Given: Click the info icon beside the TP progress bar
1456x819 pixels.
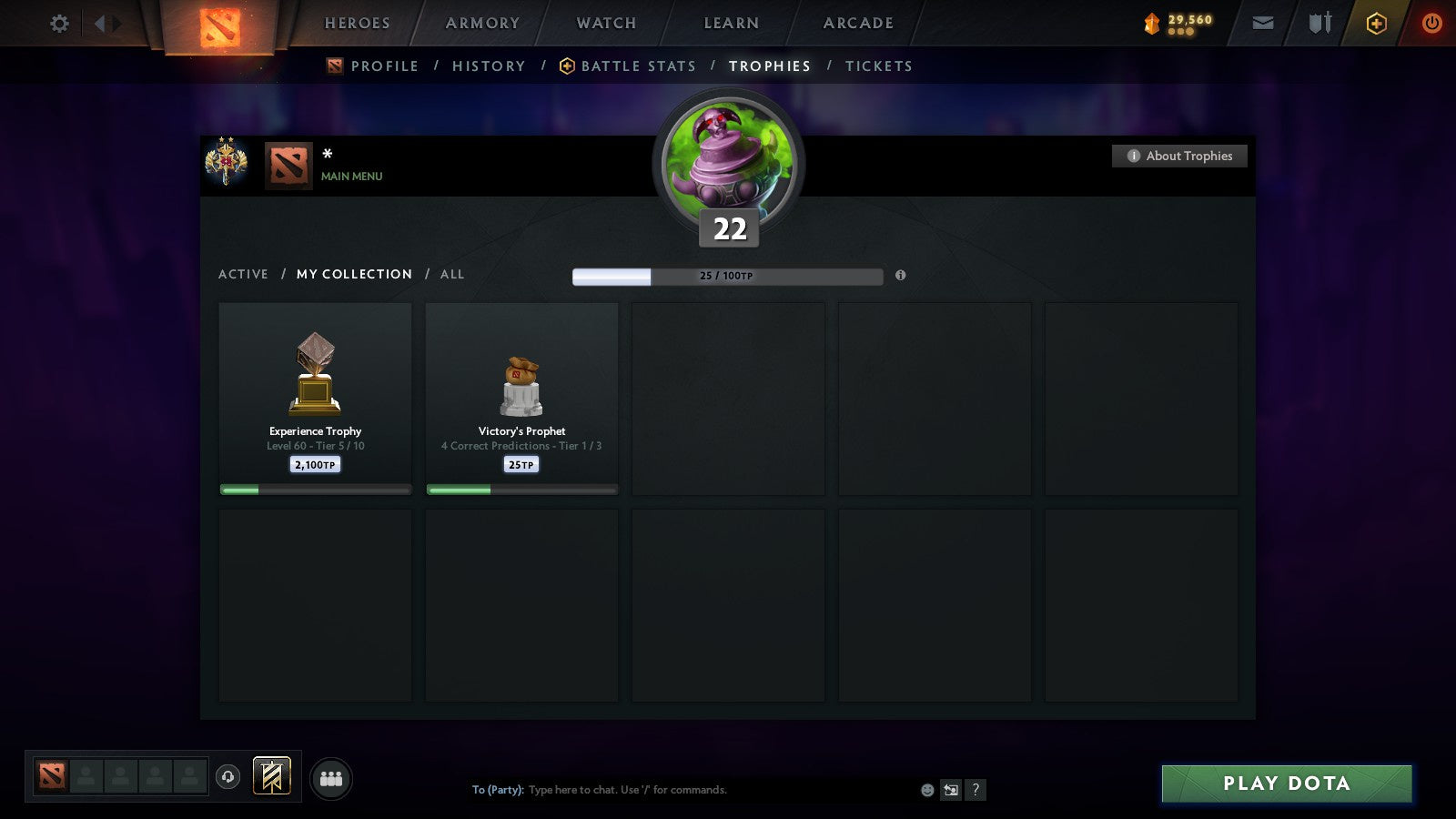Looking at the screenshot, I should click(x=902, y=276).
